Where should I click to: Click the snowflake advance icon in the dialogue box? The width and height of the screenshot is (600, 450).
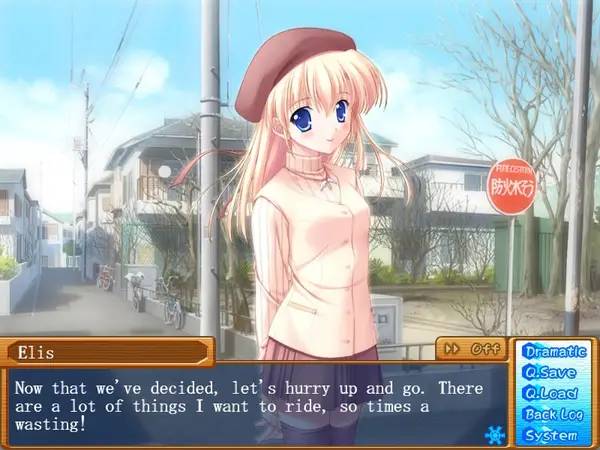click(493, 434)
